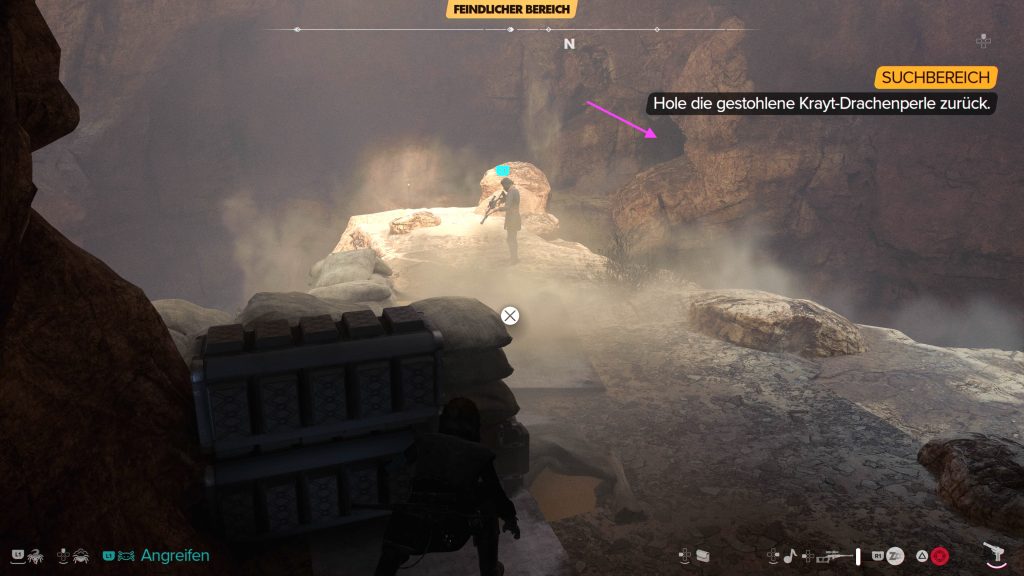Open the Krayt-Drachenperle objective tracker
This screenshot has height=576, width=1024.
point(824,103)
